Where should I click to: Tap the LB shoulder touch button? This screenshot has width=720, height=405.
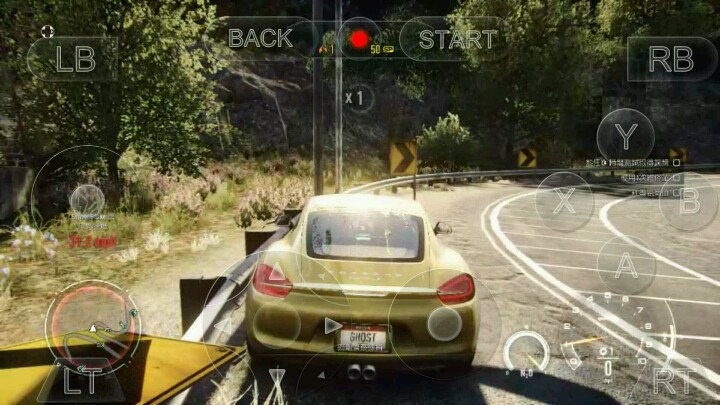click(74, 59)
